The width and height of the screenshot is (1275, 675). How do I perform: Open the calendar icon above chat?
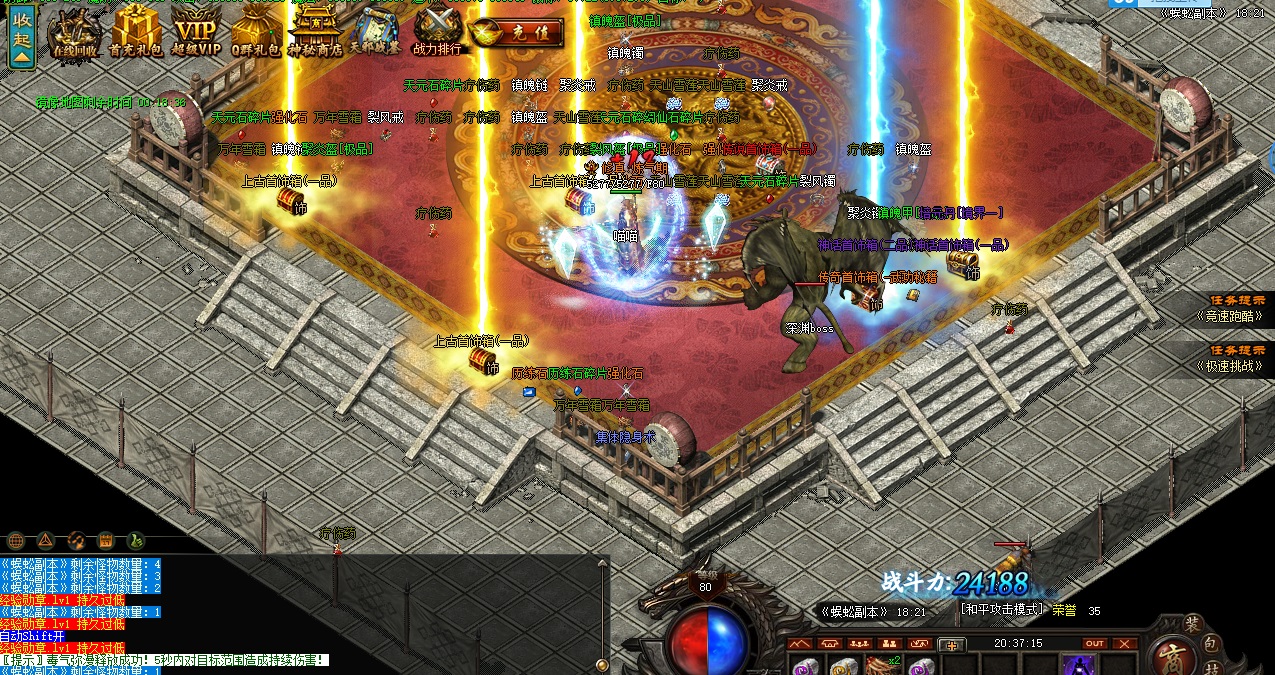[105, 541]
